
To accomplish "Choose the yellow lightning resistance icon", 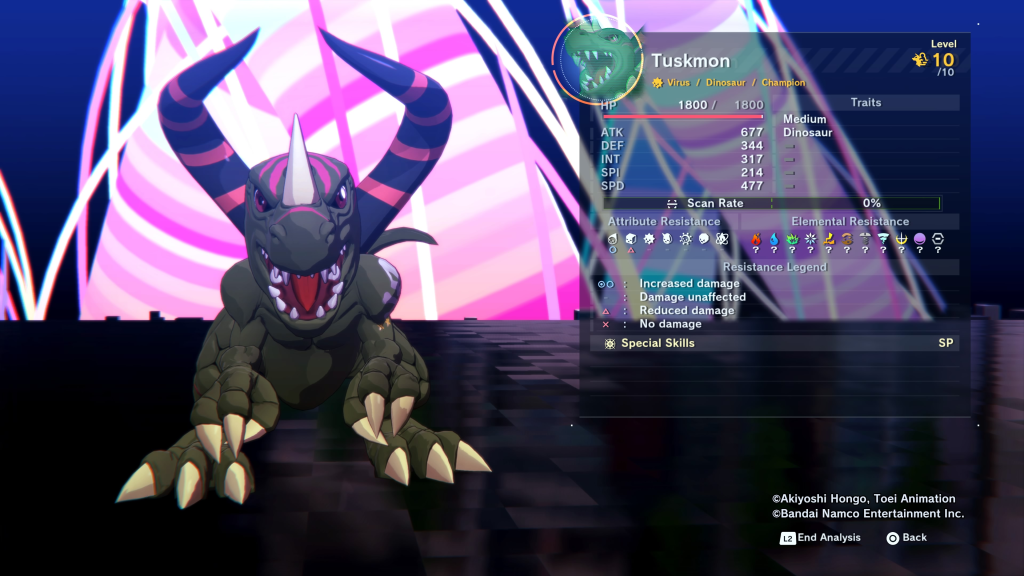I will pos(829,239).
